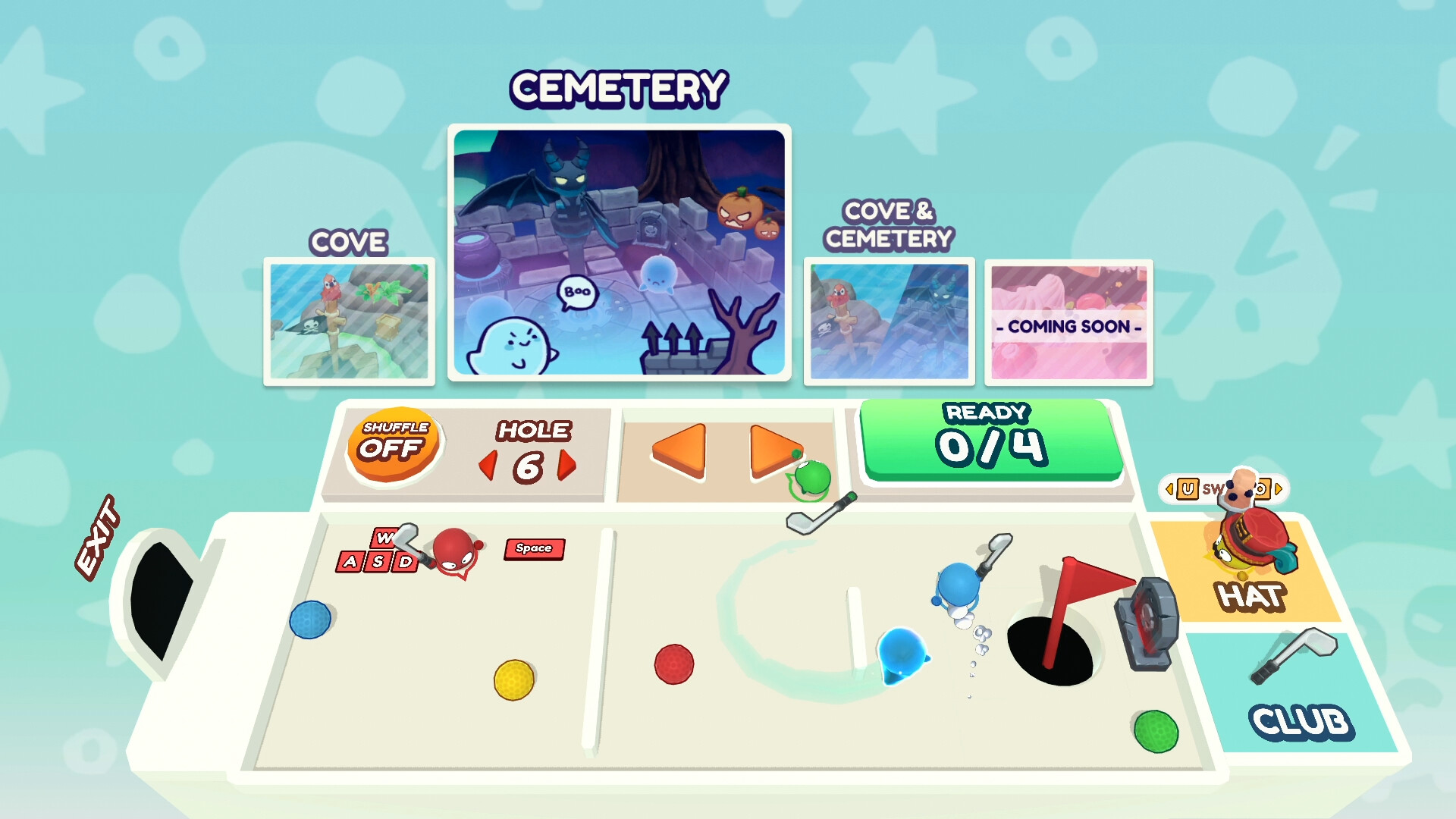
Task: Click the W key in the movement prompt
Action: (385, 538)
